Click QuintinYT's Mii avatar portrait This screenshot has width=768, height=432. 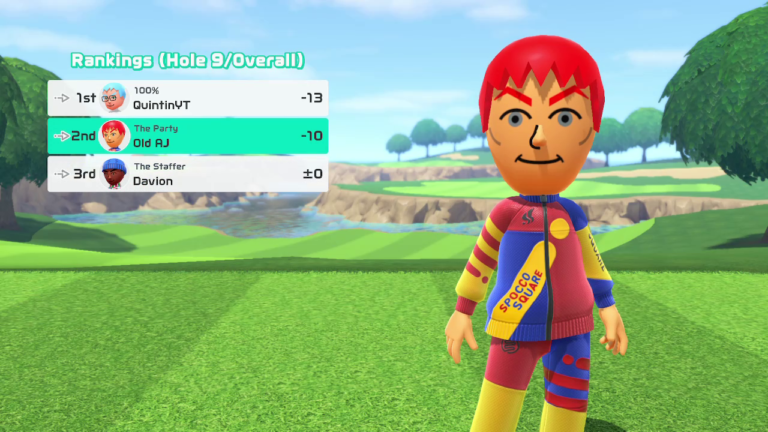tap(114, 98)
